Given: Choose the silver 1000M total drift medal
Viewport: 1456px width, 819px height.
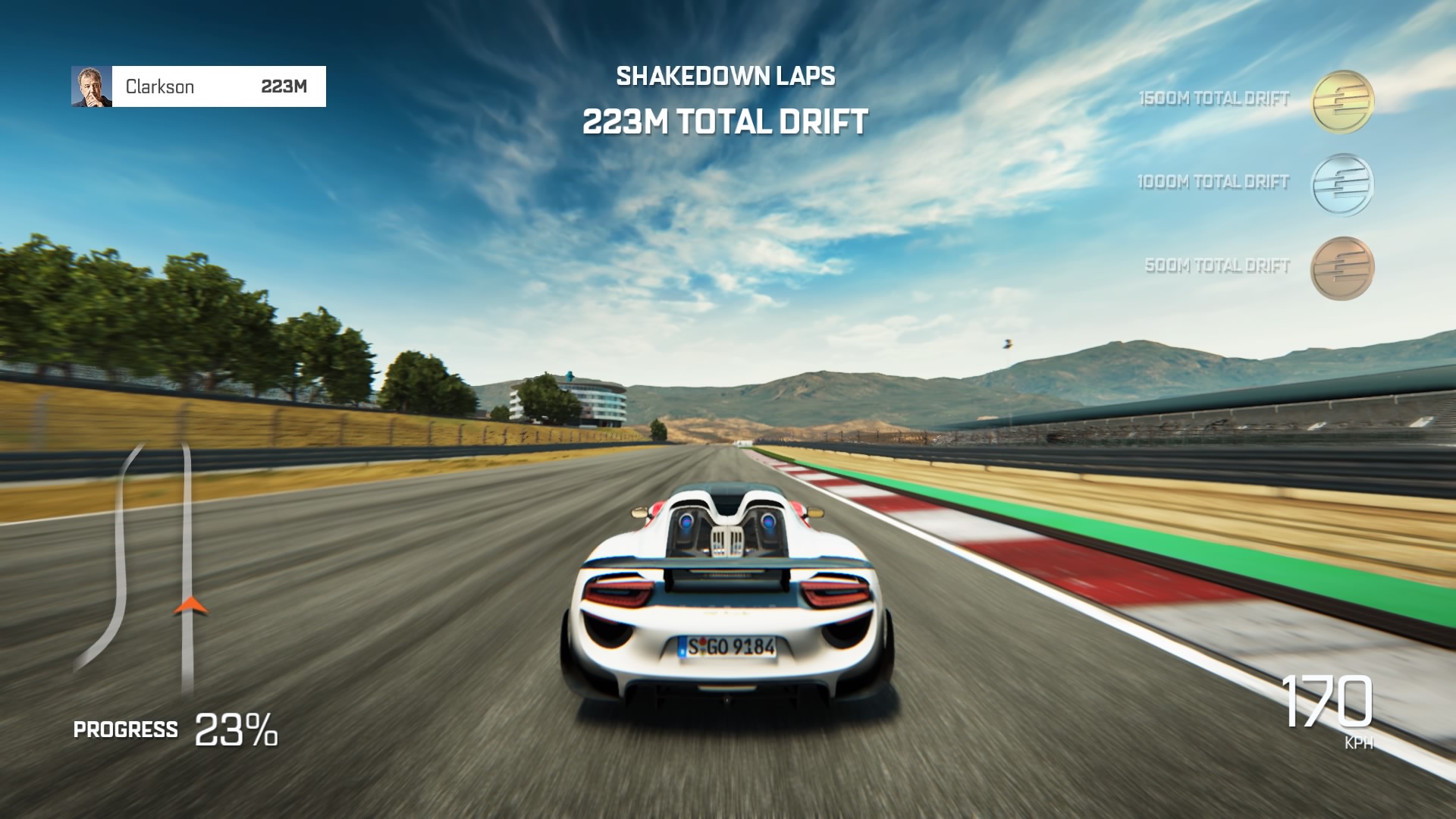Looking at the screenshot, I should (1342, 184).
